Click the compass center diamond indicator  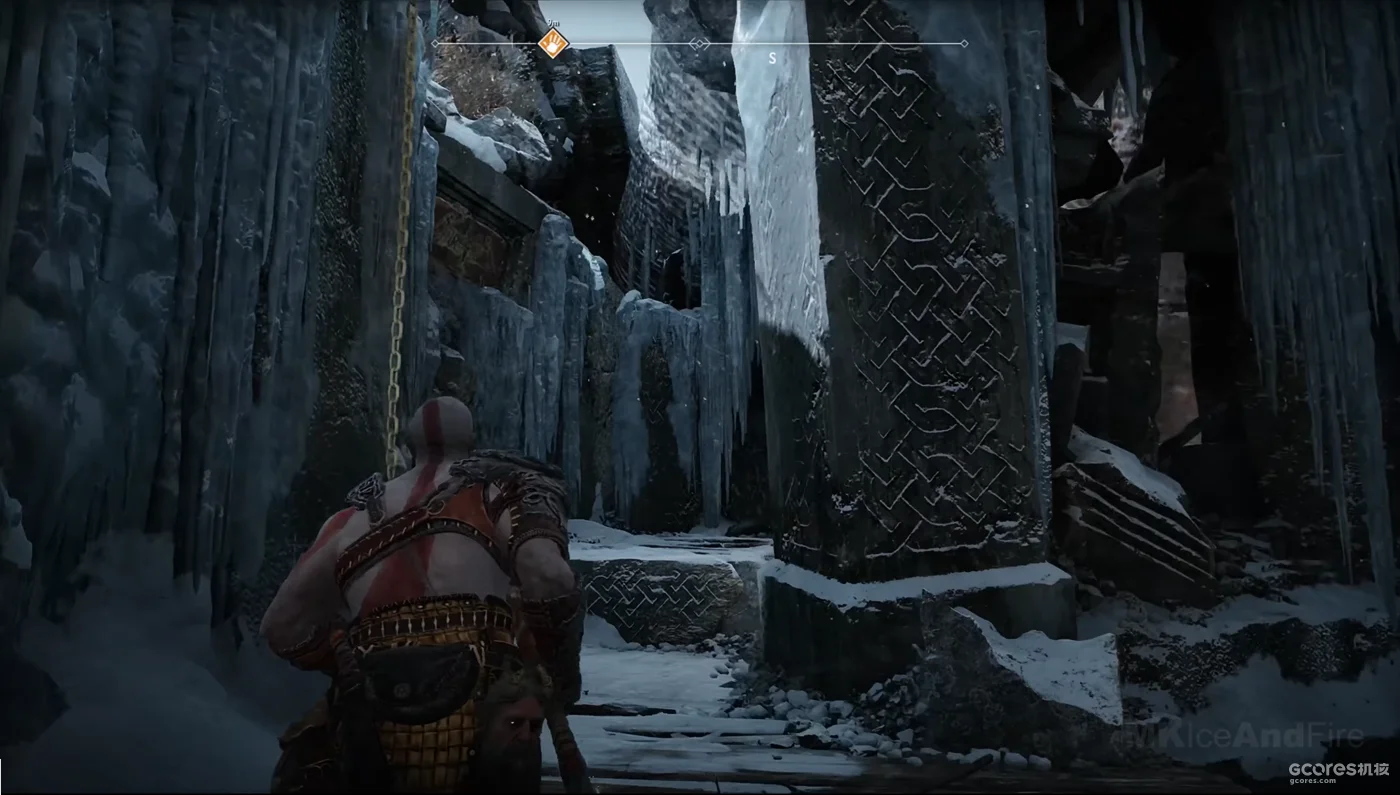(700, 44)
